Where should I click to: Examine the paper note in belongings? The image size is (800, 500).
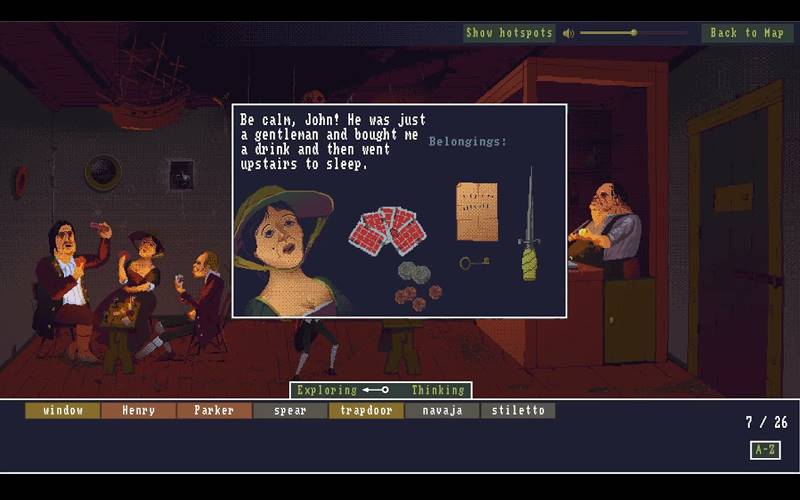(477, 211)
